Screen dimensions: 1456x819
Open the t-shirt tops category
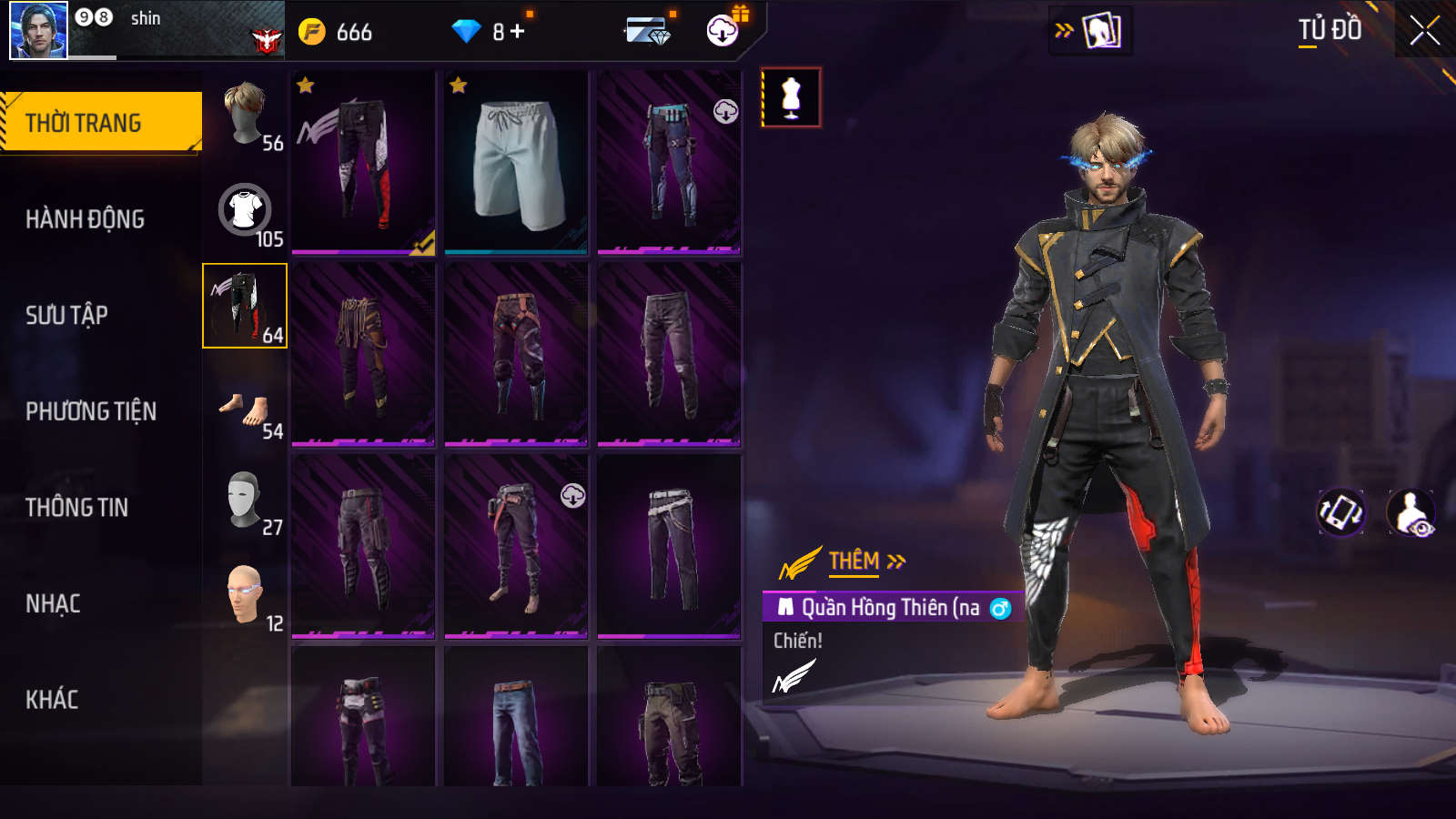point(245,210)
